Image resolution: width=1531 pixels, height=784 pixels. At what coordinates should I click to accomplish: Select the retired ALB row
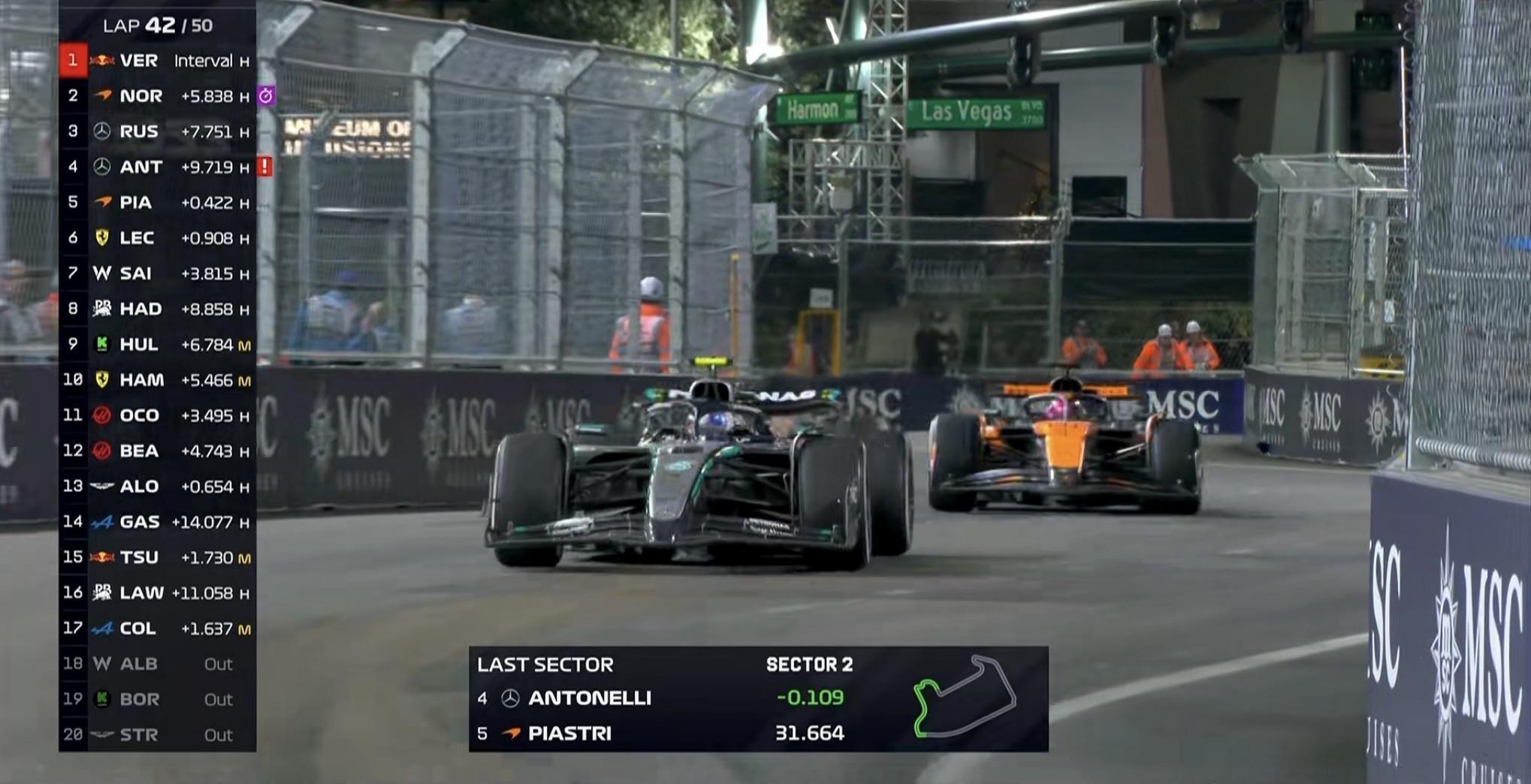(x=157, y=664)
